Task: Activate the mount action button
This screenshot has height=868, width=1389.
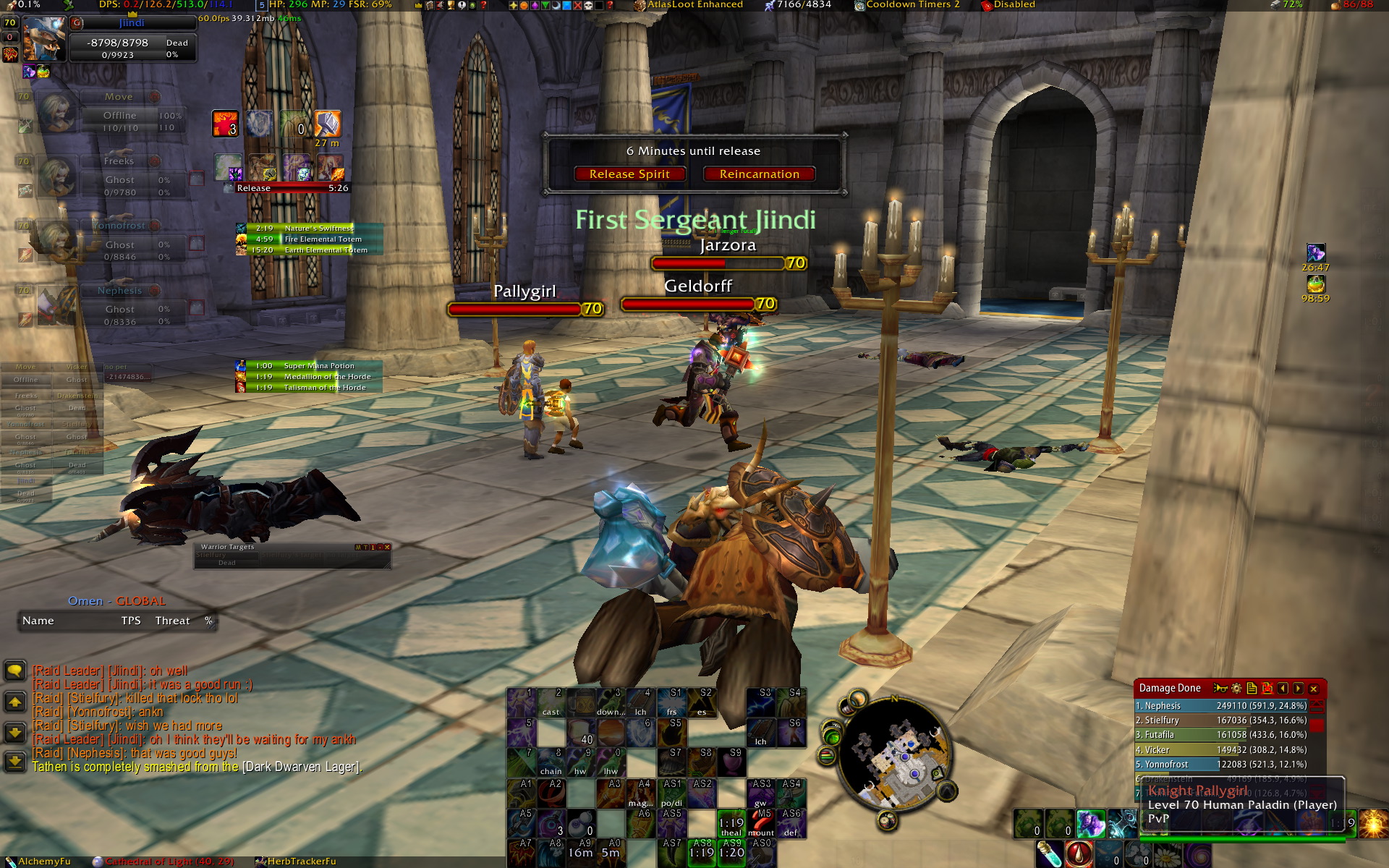Action: pos(761,823)
